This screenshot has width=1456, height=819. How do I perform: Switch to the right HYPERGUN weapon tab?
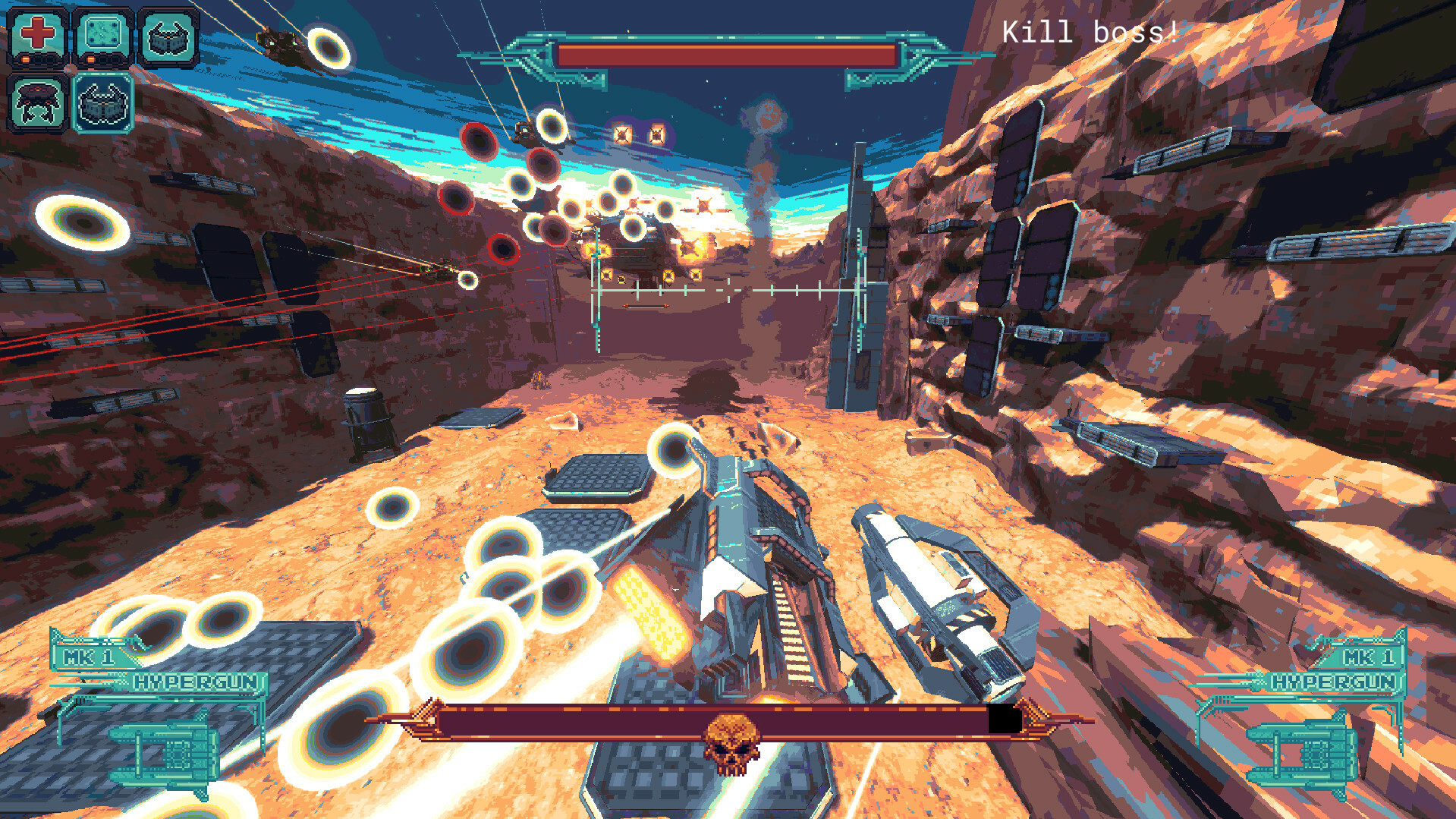coord(1335,681)
